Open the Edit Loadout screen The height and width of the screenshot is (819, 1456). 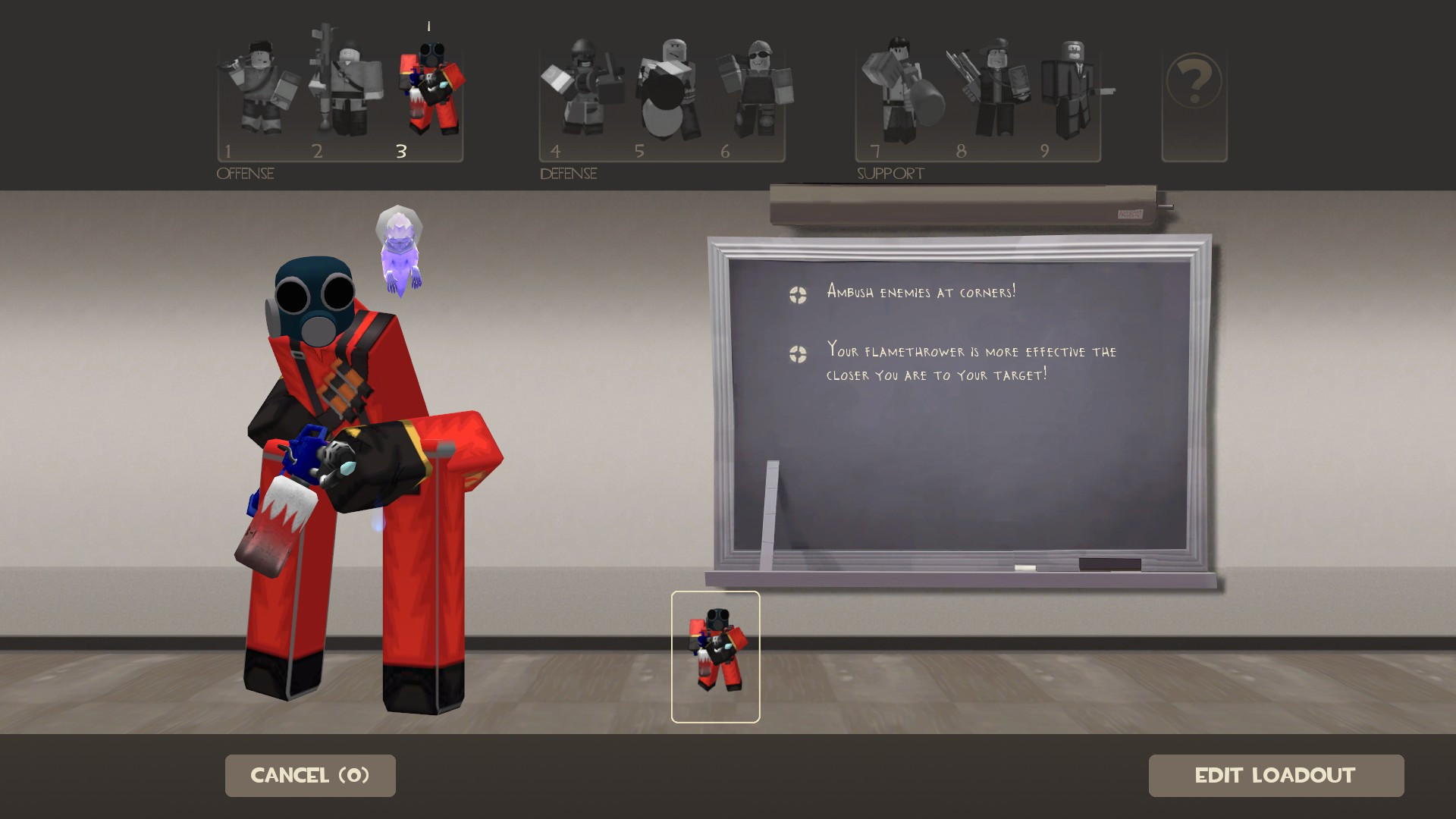[1276, 775]
